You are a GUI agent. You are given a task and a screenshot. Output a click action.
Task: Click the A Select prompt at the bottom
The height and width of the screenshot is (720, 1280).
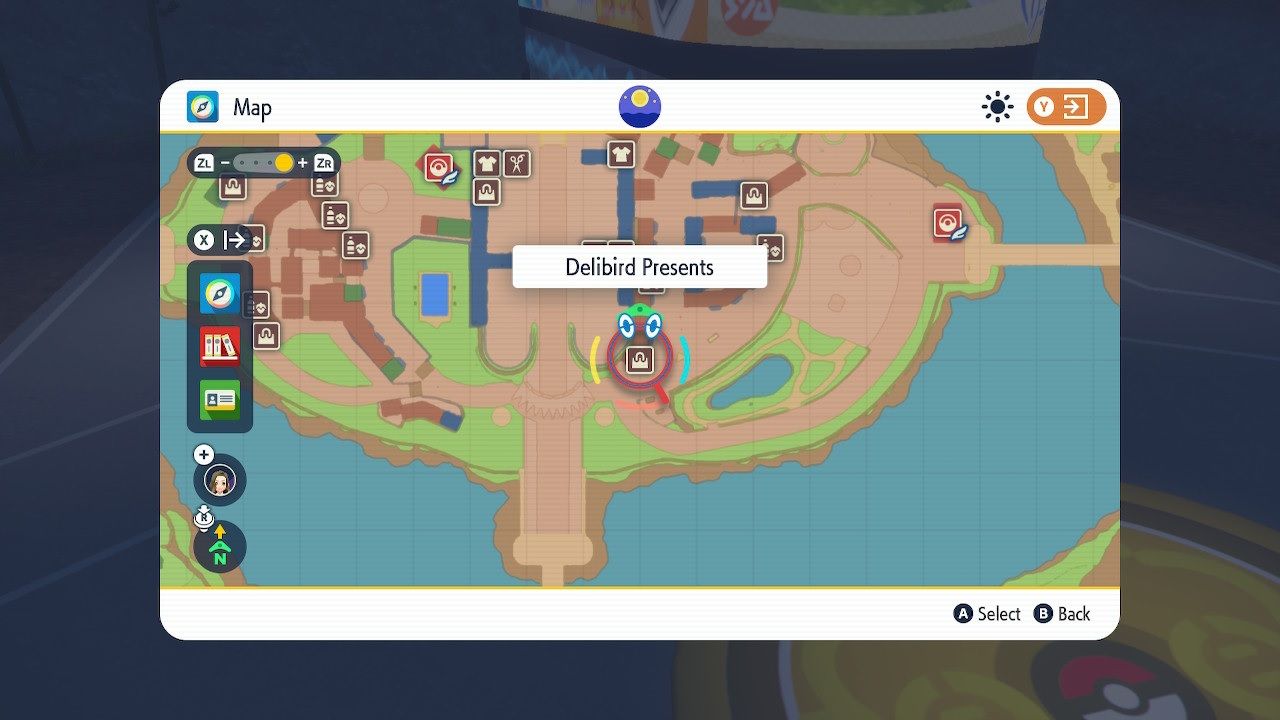point(987,614)
